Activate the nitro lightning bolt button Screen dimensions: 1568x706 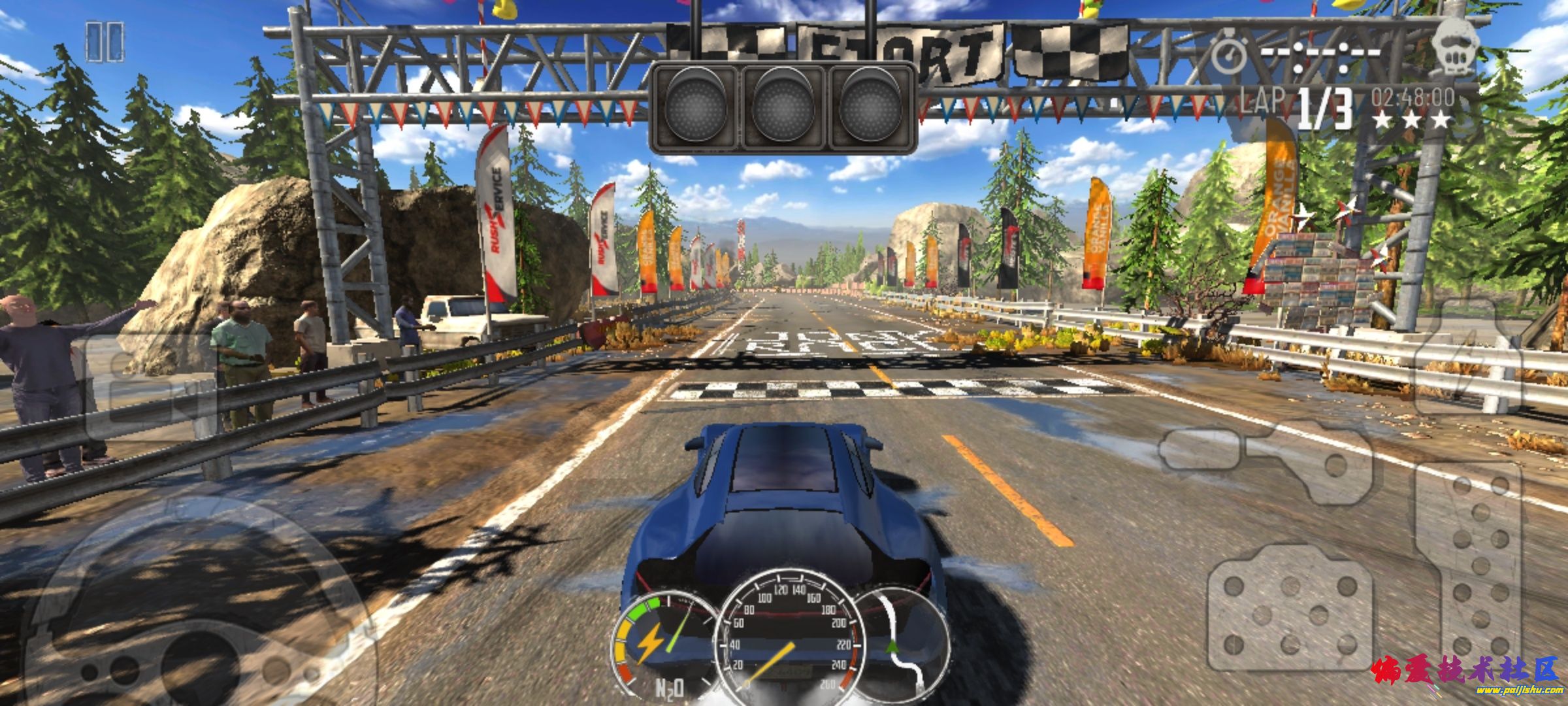1468,356
